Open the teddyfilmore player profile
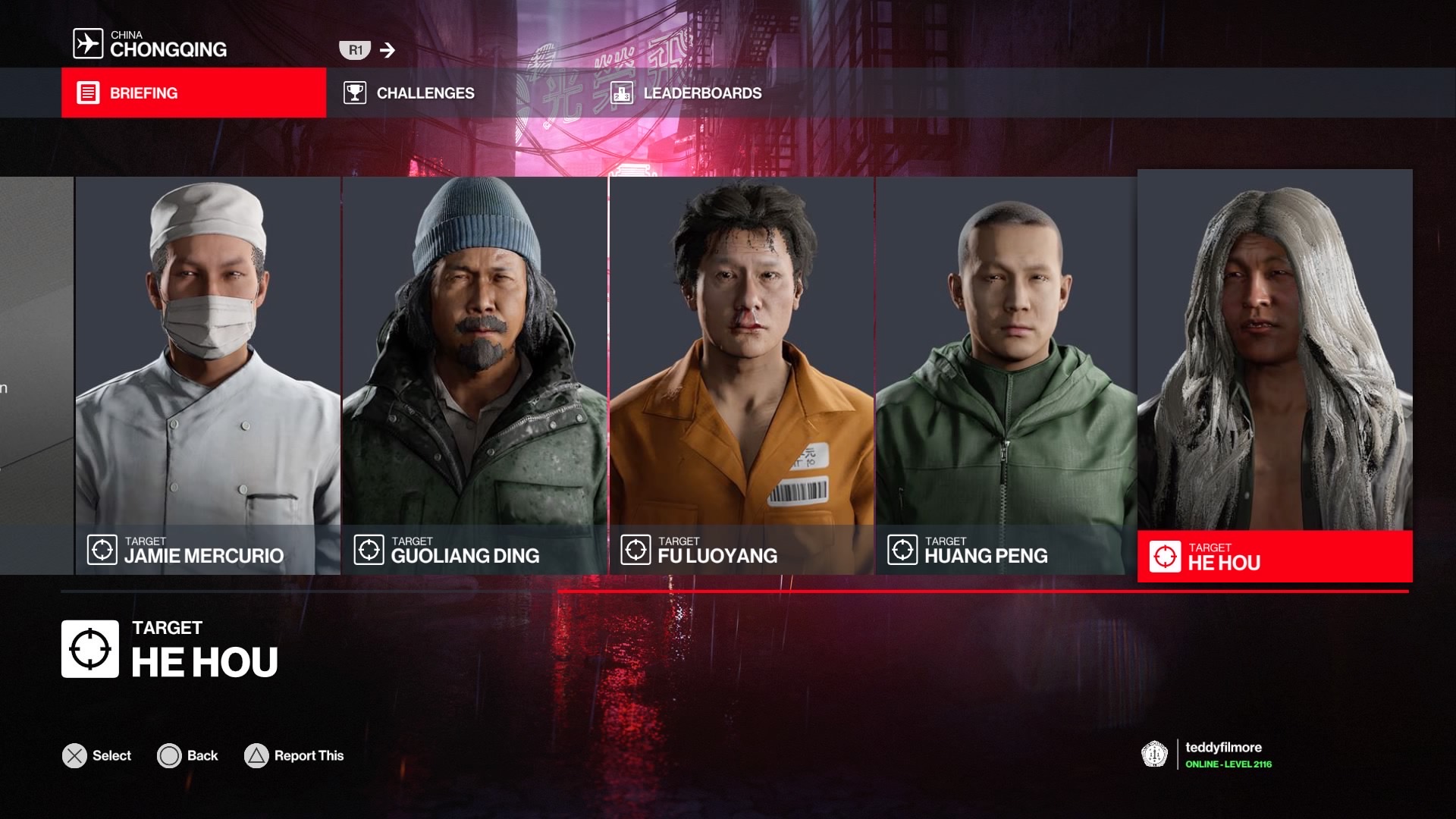Image resolution: width=1456 pixels, height=819 pixels. 1222,755
